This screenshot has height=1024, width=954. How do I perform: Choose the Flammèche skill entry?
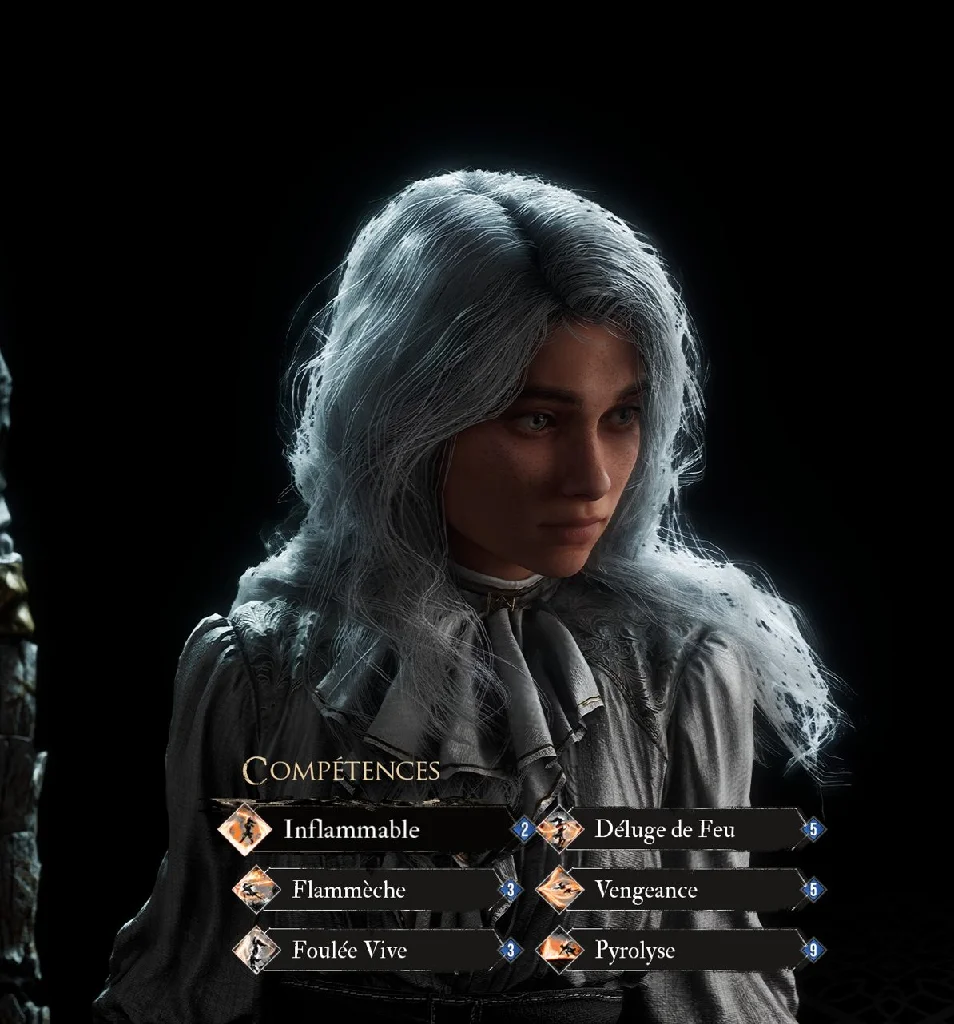click(349, 889)
